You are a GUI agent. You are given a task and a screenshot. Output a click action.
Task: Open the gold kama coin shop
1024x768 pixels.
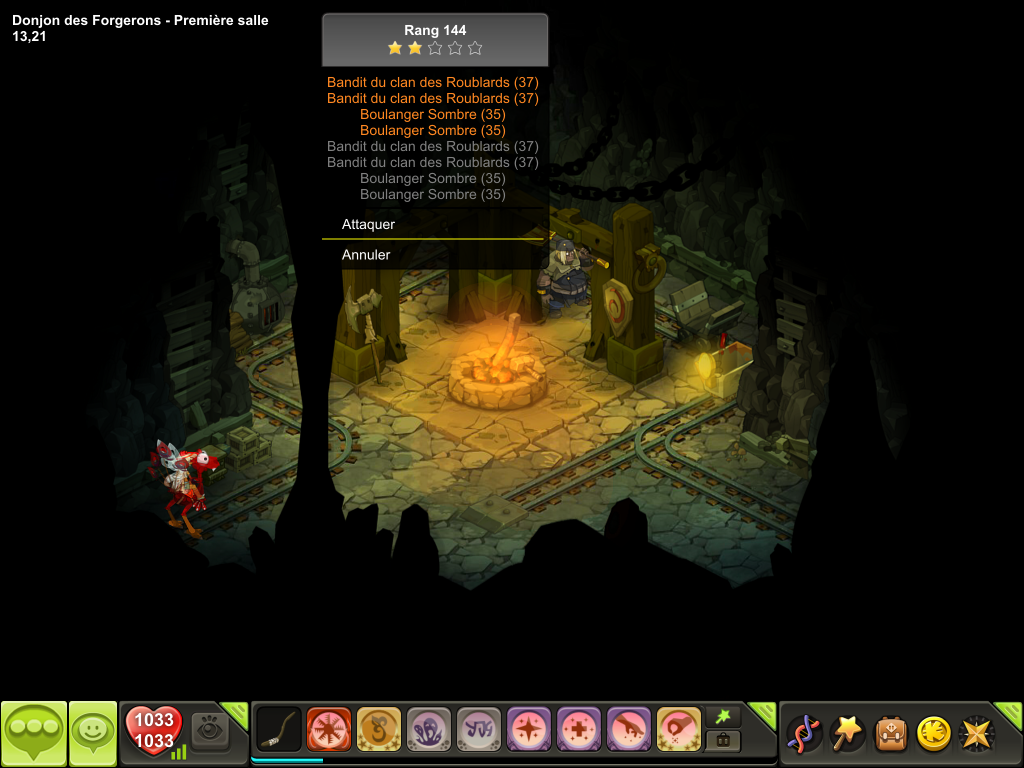[933, 733]
